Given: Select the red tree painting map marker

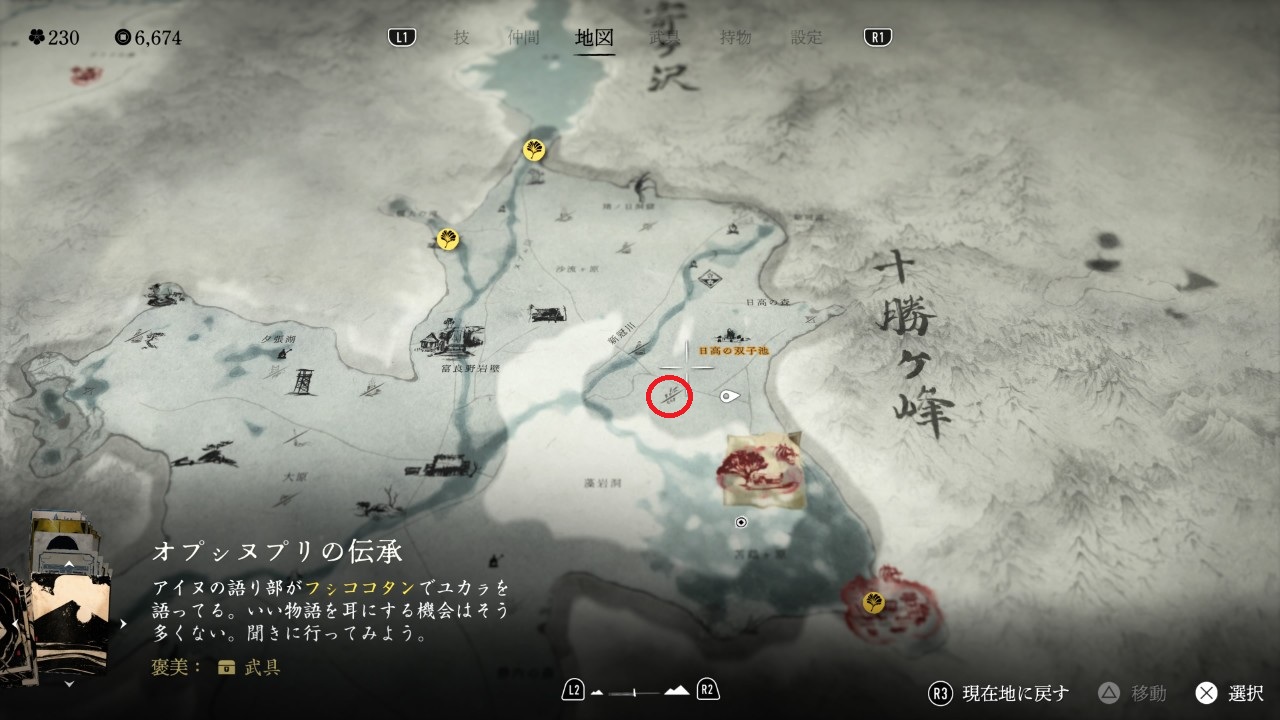Looking at the screenshot, I should (764, 470).
